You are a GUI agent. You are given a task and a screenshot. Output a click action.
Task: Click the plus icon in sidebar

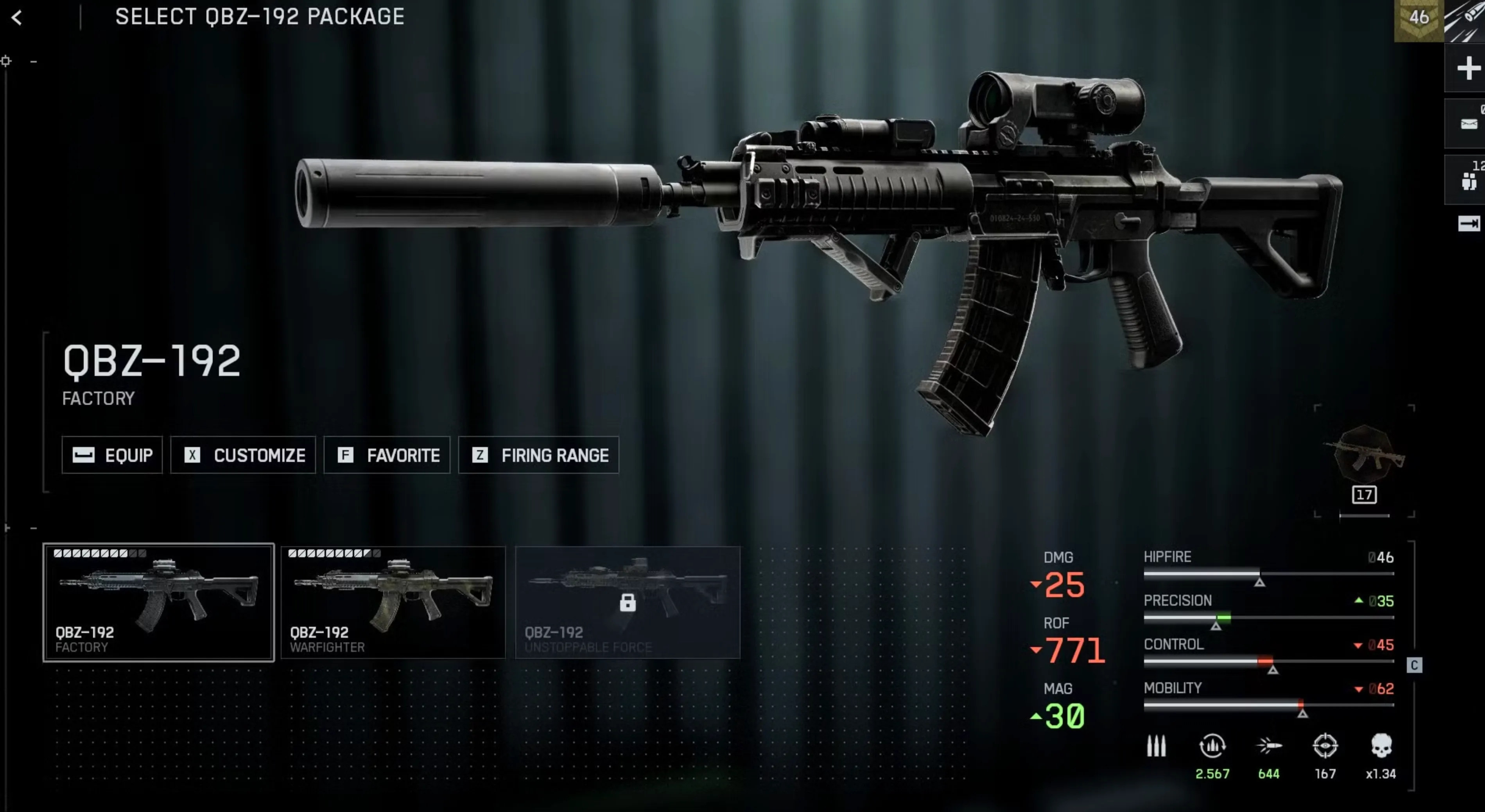coord(1468,69)
